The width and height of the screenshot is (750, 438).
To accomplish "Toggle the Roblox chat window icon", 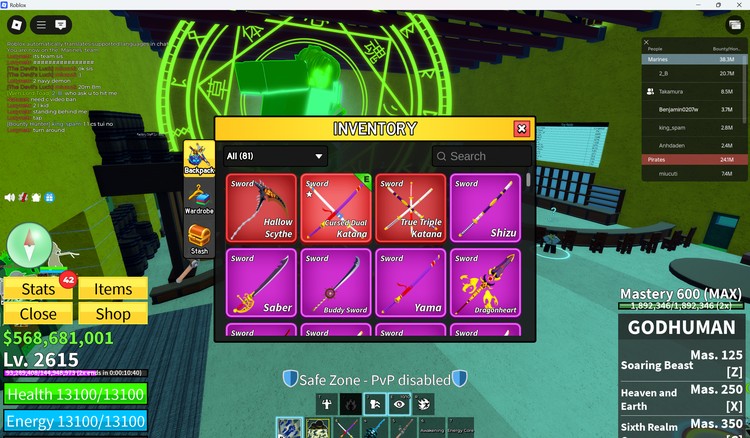I will [x=62, y=24].
